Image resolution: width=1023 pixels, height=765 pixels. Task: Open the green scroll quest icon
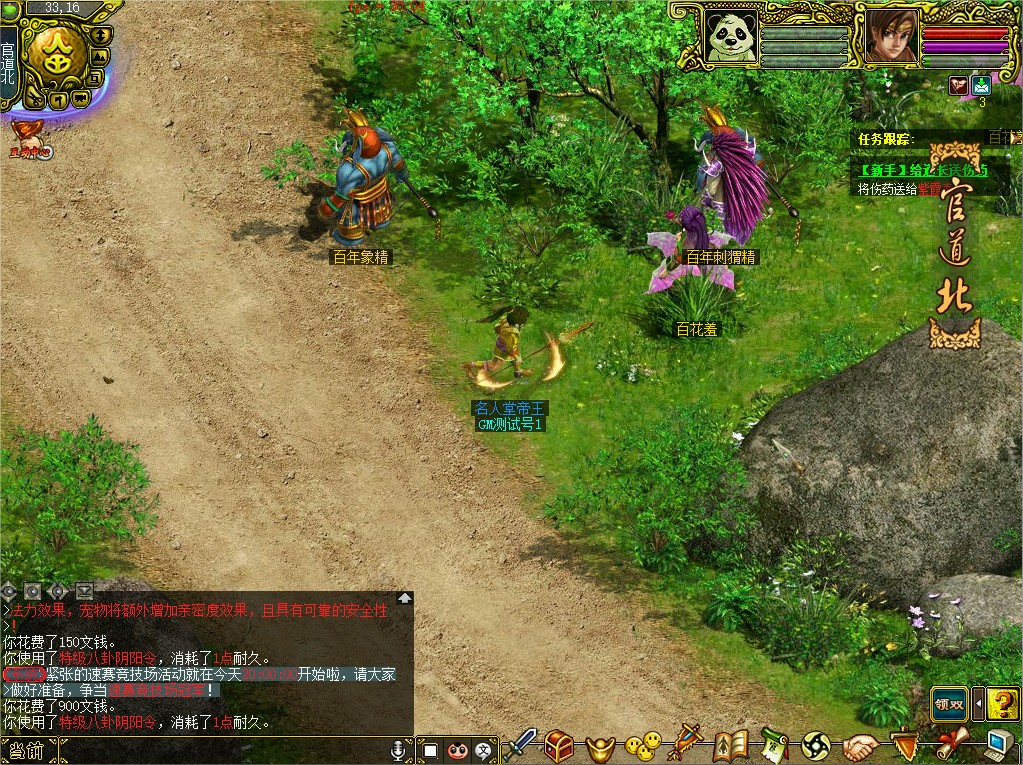tap(773, 745)
